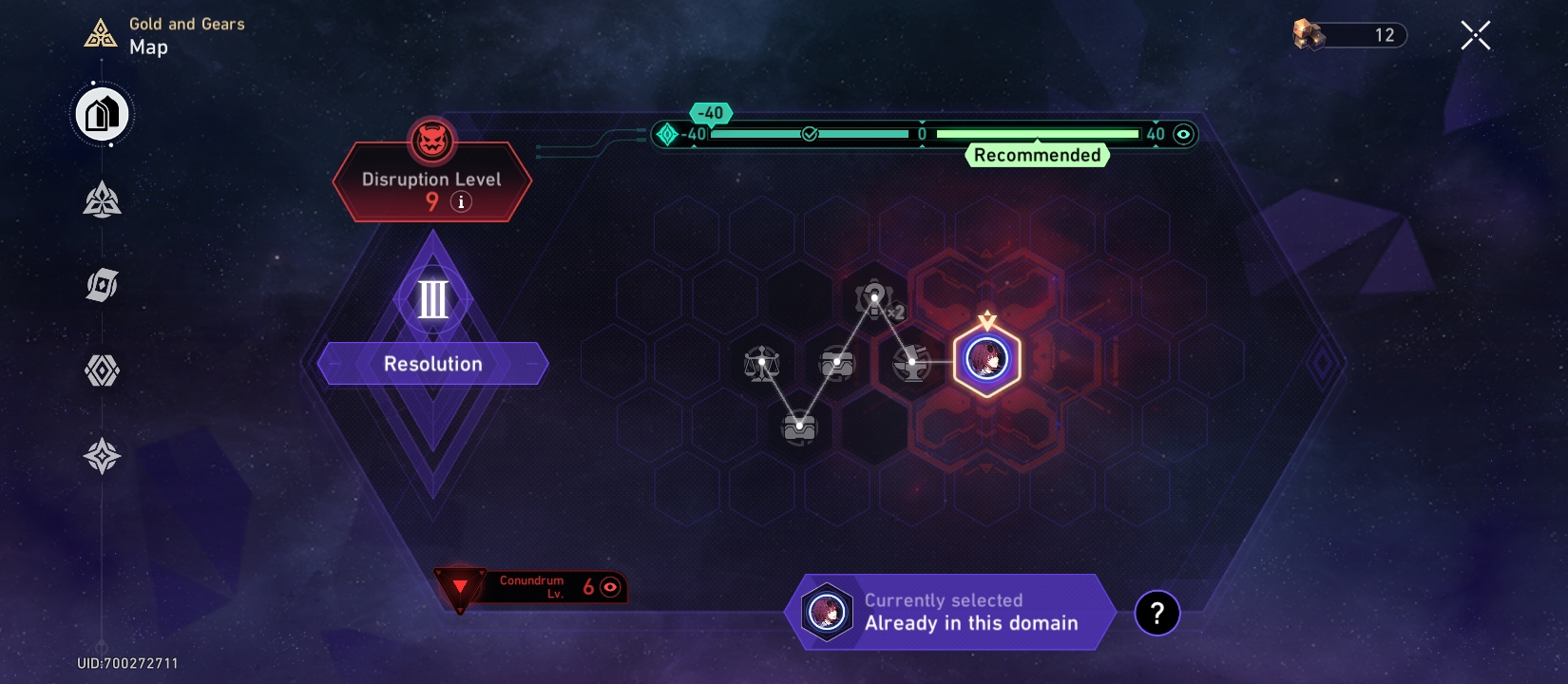Select the anvil encounter node on the map

(x=910, y=362)
